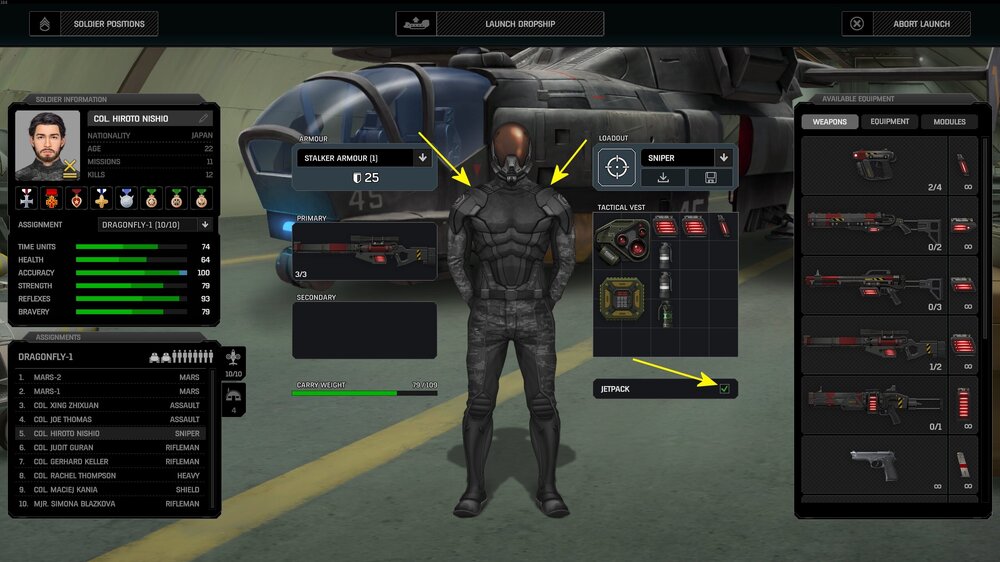
Task: Choose Col. Rachel Thompson from the list
Action: (x=75, y=476)
